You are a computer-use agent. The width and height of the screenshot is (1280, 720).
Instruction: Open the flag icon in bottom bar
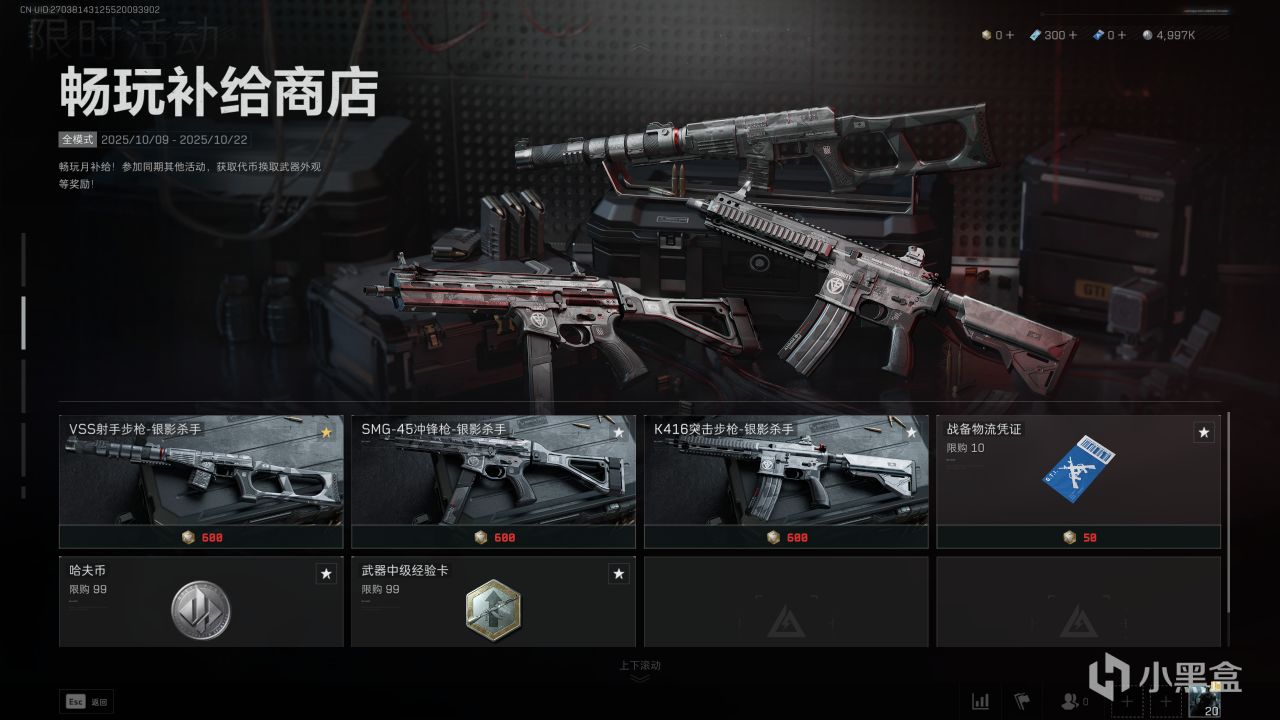pos(1022,701)
